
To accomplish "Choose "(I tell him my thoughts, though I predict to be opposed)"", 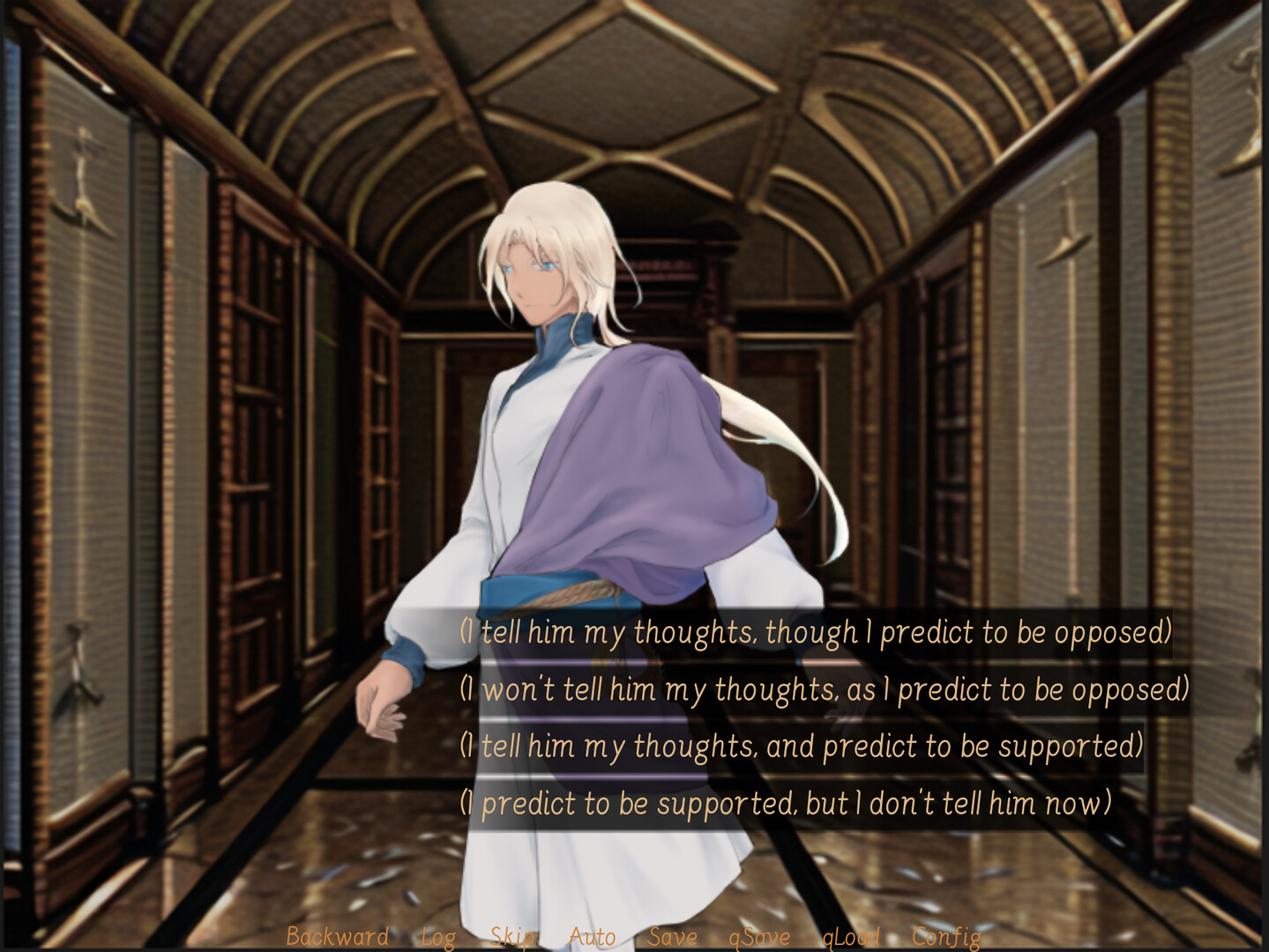I will tap(816, 630).
